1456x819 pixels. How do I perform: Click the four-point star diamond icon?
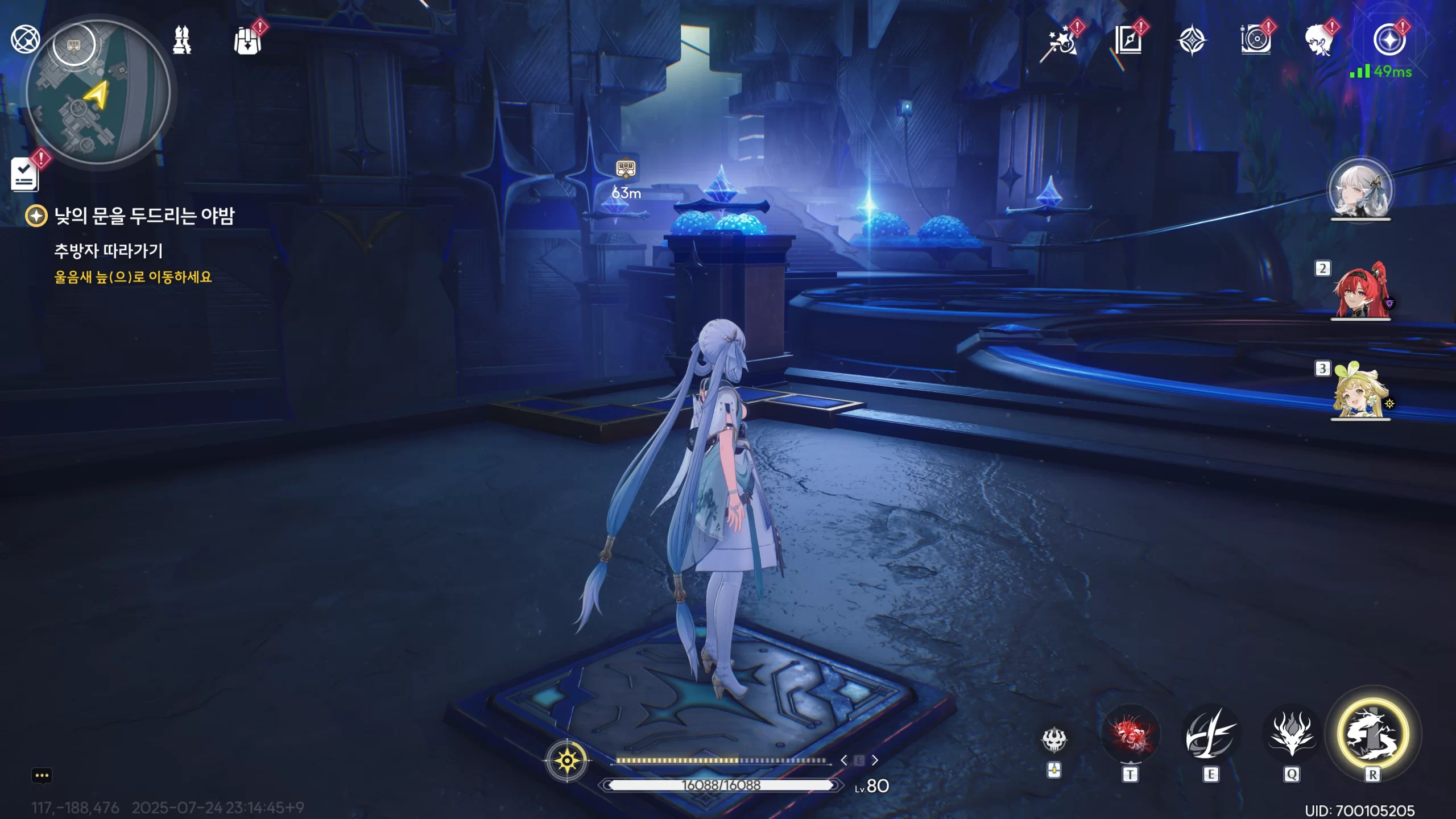click(1192, 41)
